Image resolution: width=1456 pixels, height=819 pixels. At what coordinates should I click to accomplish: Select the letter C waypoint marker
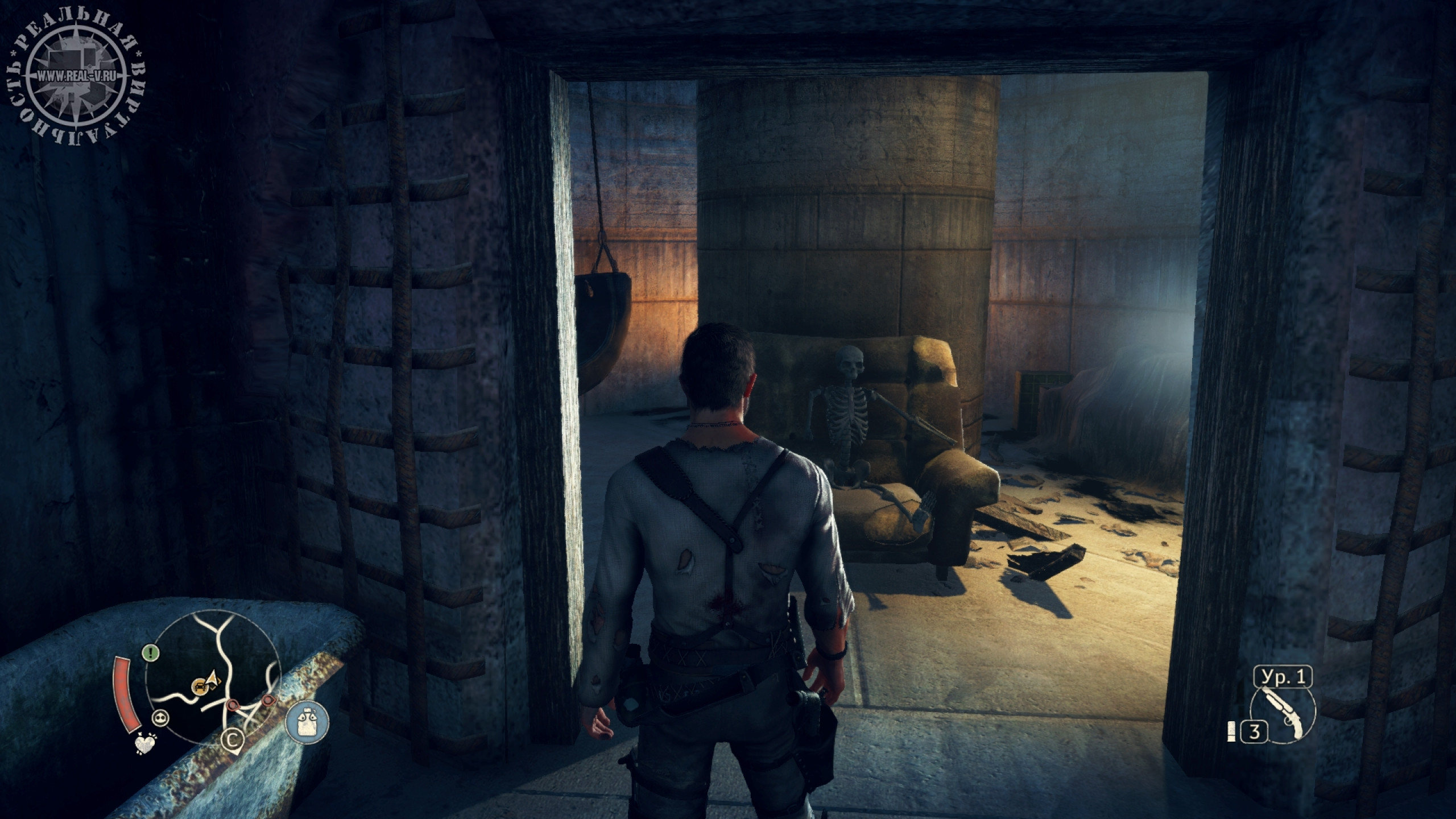[x=232, y=739]
